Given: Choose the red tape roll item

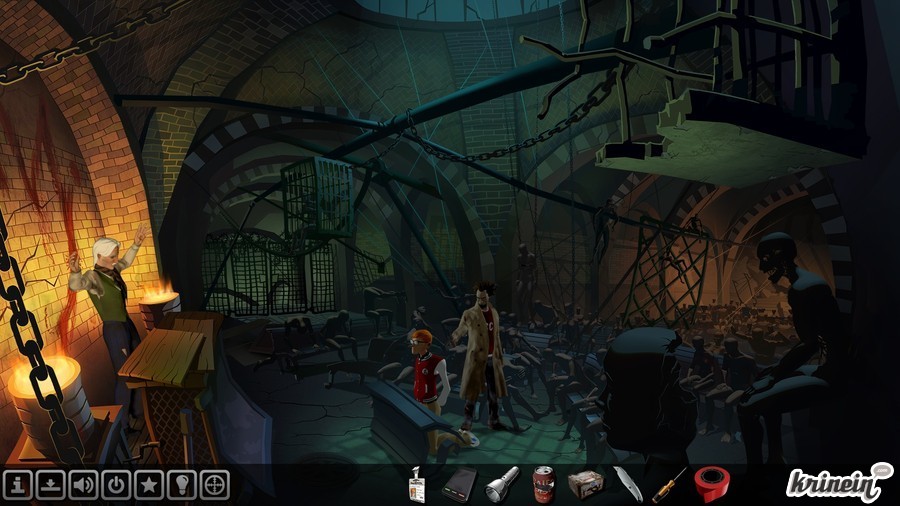Looking at the screenshot, I should point(711,484).
